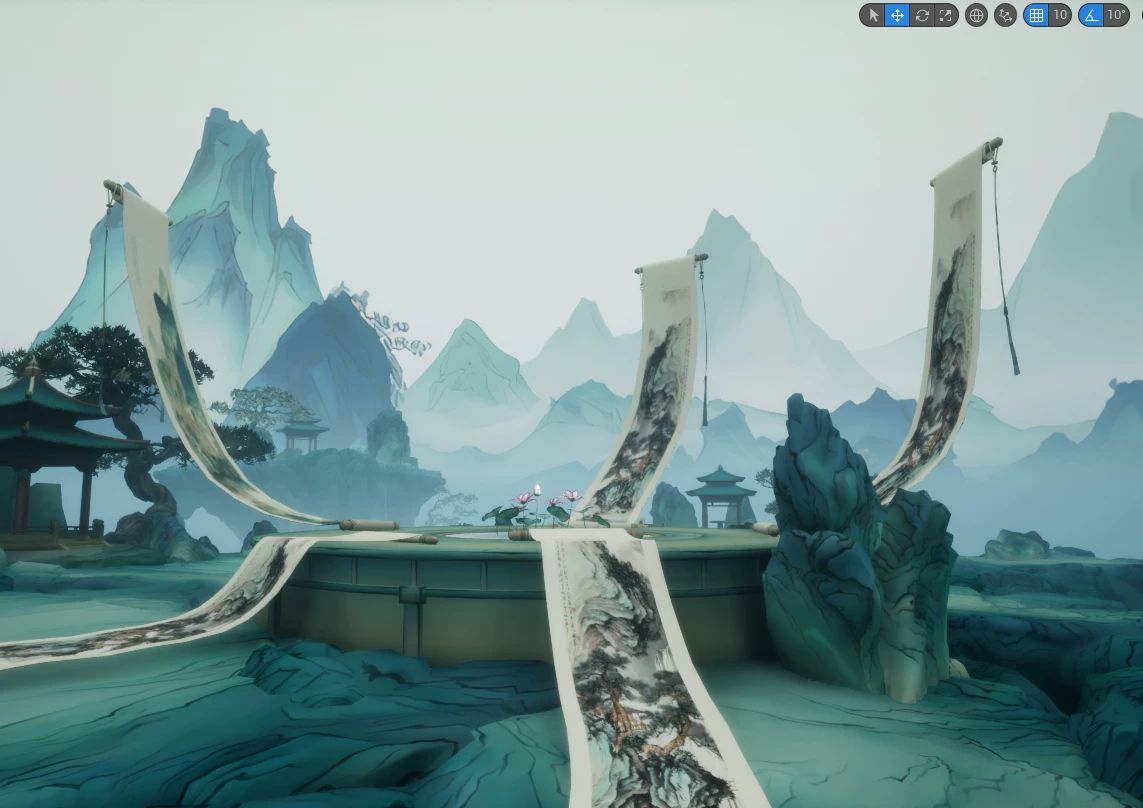Choose the translate move tool
The width and height of the screenshot is (1143, 808).
tap(897, 15)
